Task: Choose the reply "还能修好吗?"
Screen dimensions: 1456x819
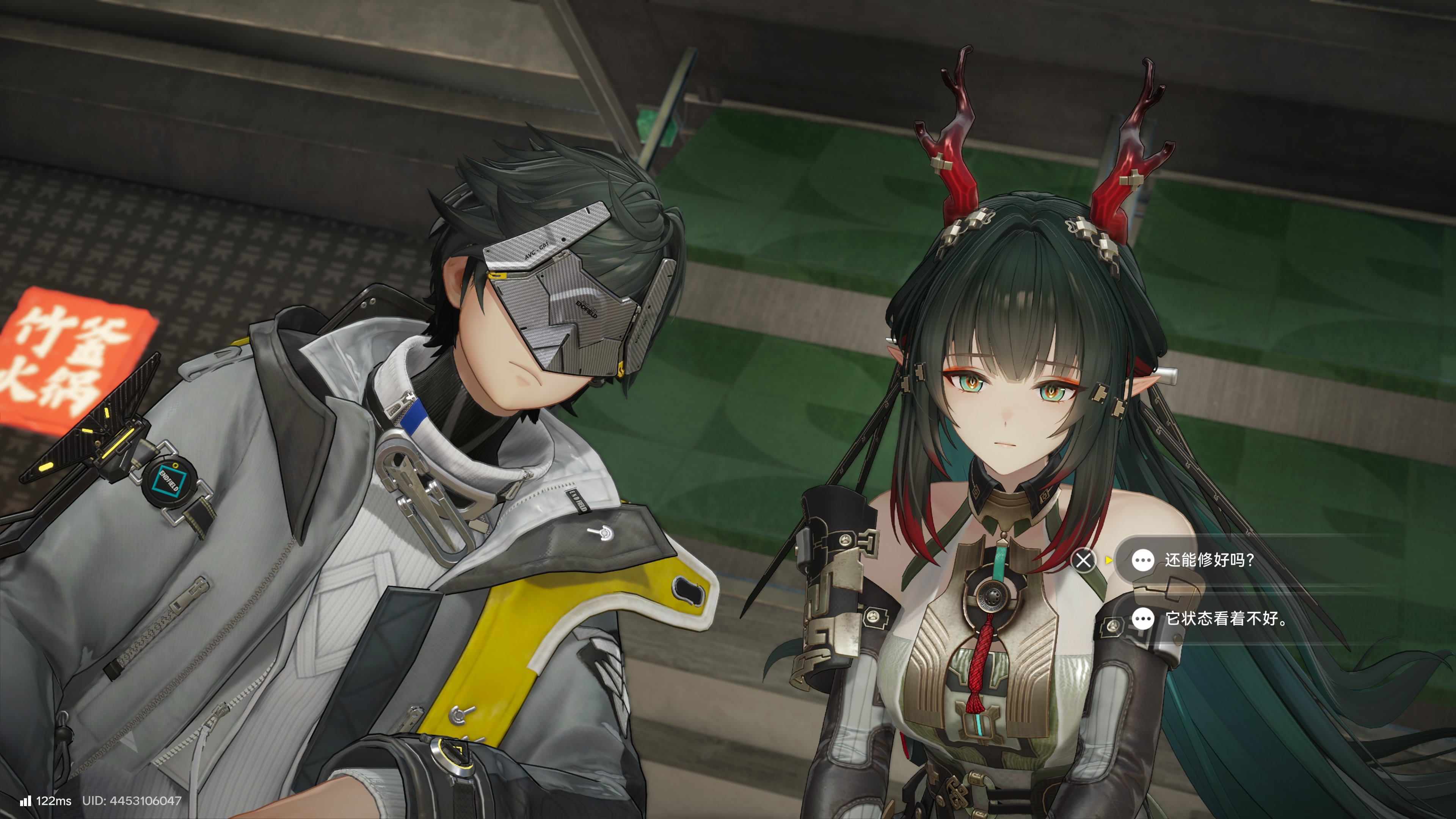Action: [x=1208, y=560]
